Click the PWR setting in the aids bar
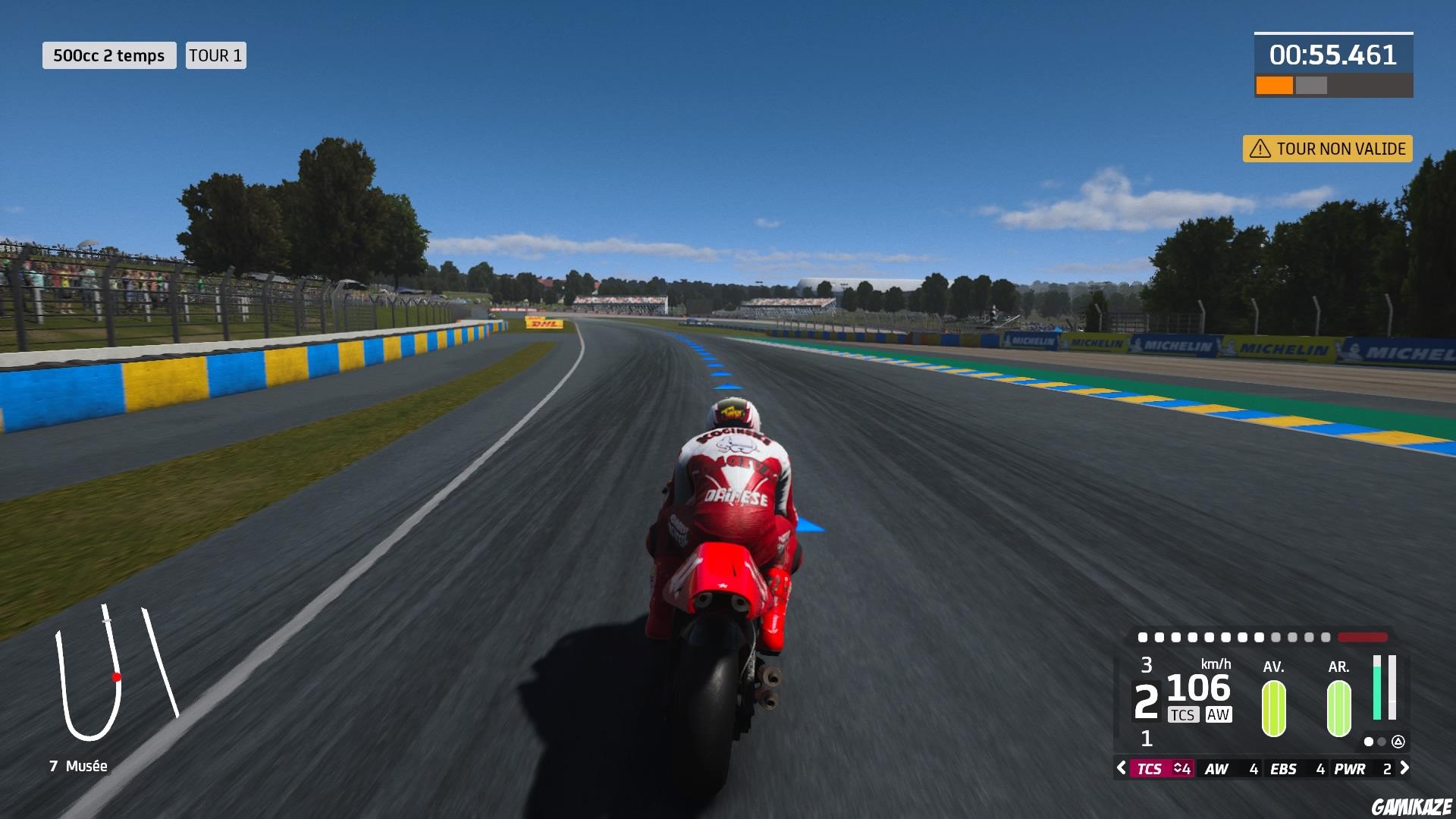This screenshot has height=819, width=1456. (1351, 768)
